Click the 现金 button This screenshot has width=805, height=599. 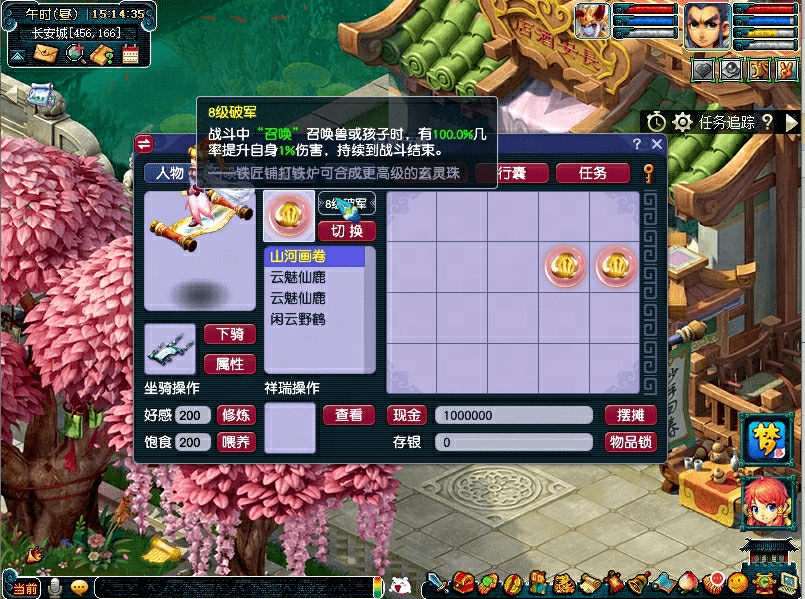408,415
